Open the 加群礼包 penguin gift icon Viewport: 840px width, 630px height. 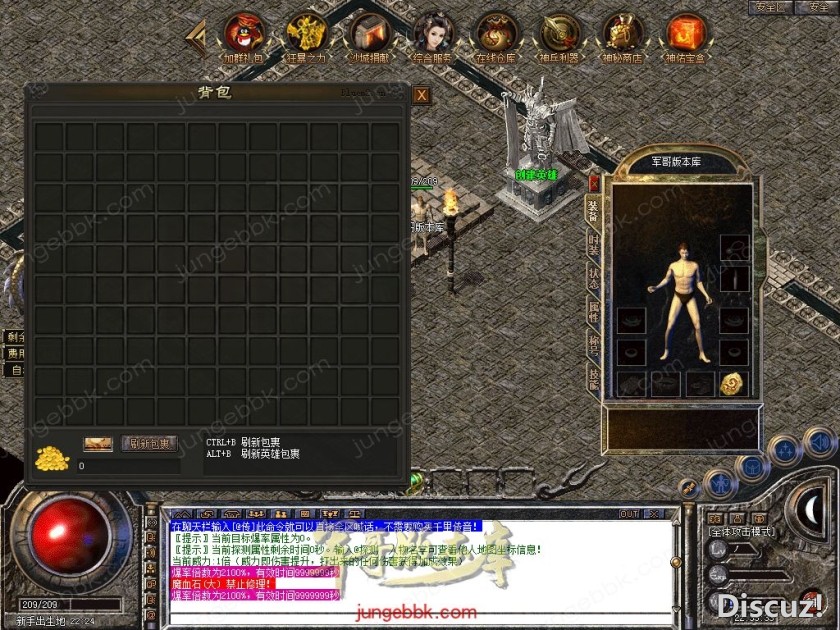tap(243, 33)
